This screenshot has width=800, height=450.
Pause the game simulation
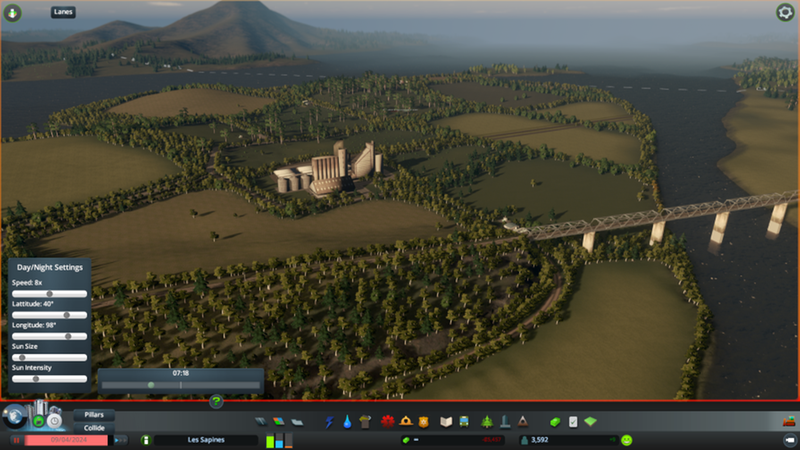coord(17,440)
